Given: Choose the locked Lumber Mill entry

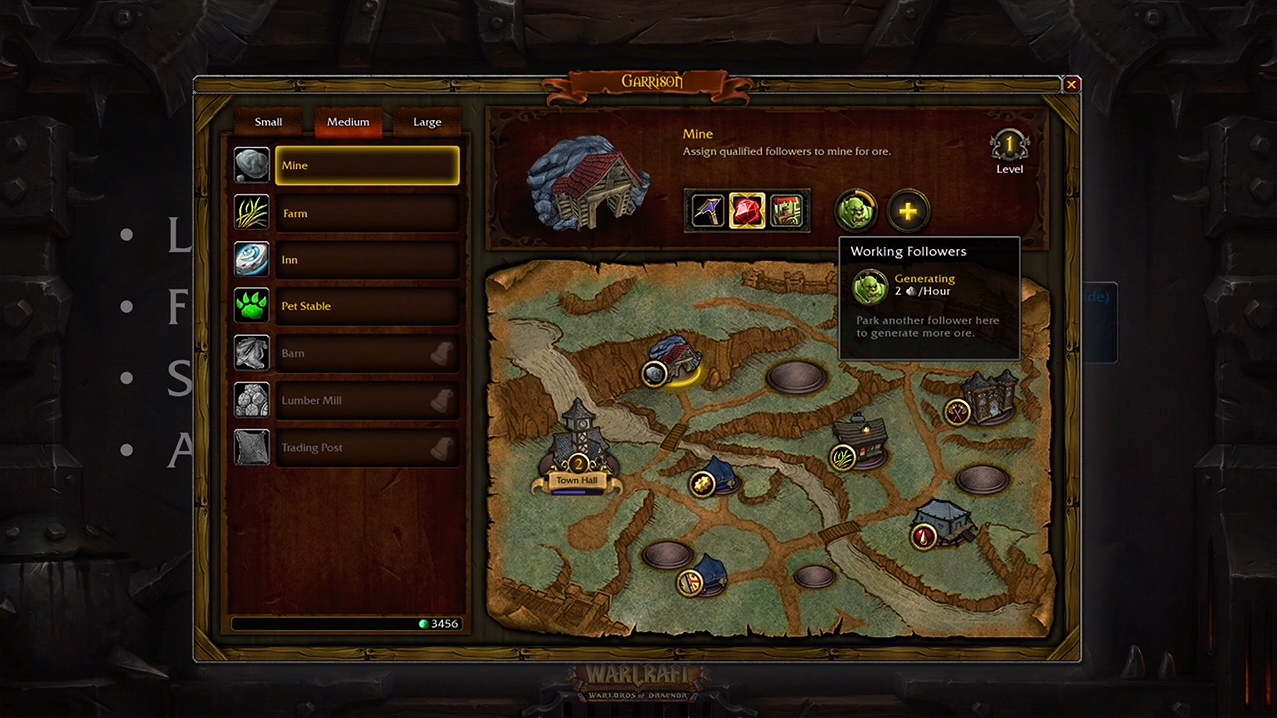Looking at the screenshot, I should point(366,400).
